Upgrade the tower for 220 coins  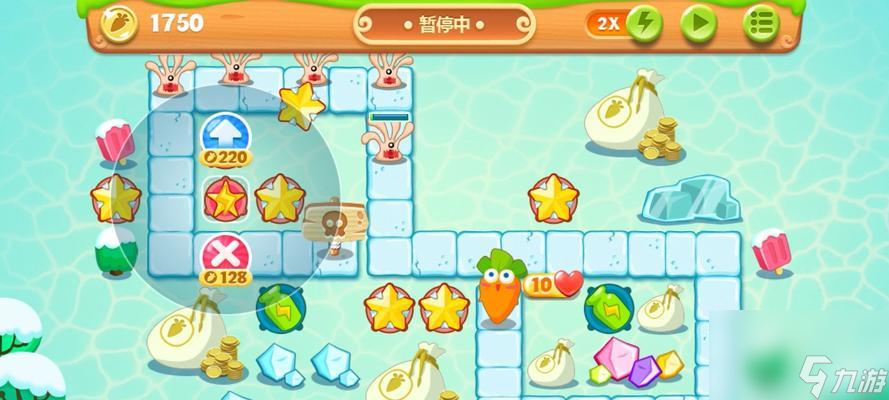pos(225,133)
